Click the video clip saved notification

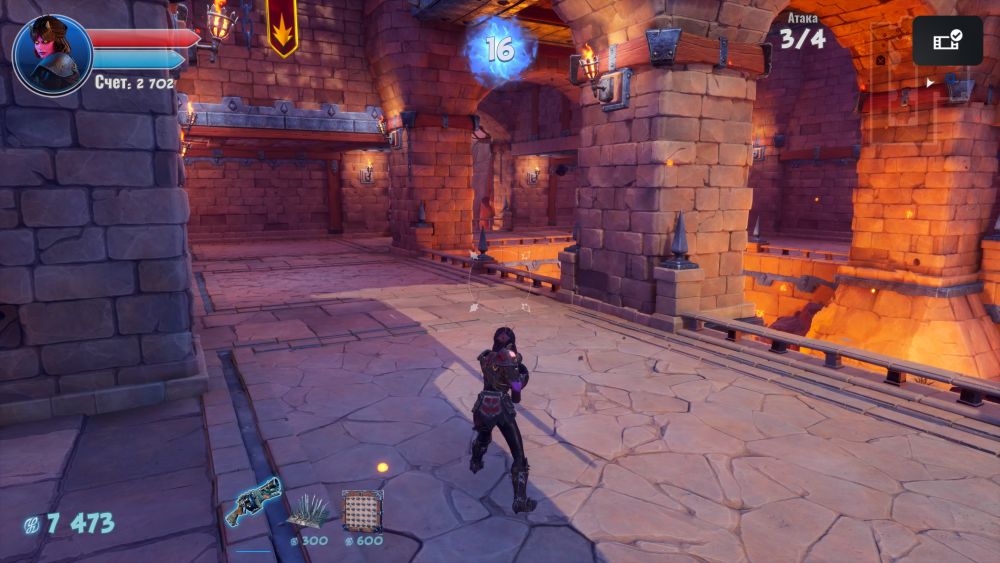tap(947, 41)
